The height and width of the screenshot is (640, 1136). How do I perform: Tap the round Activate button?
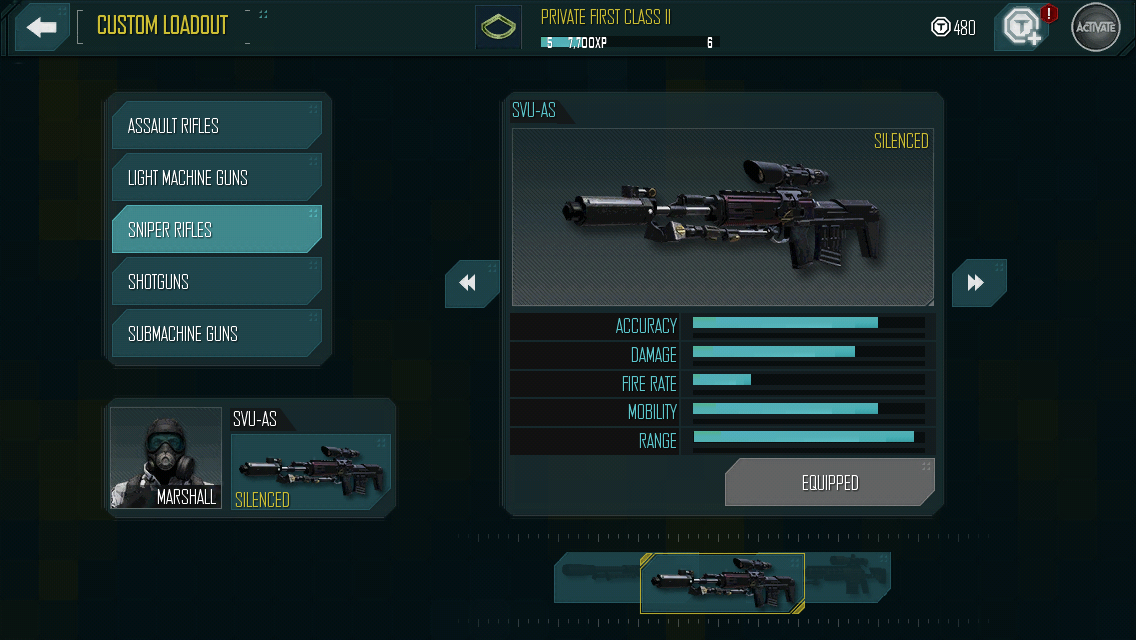(x=1095, y=28)
